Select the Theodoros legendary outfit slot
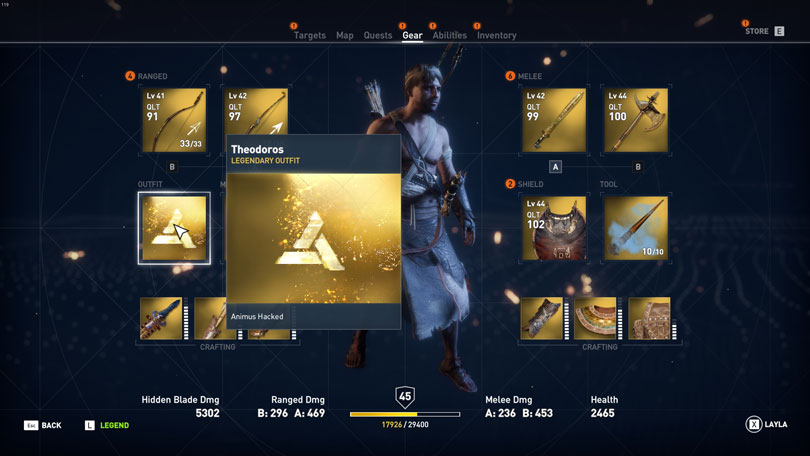The width and height of the screenshot is (810, 456). [174, 228]
